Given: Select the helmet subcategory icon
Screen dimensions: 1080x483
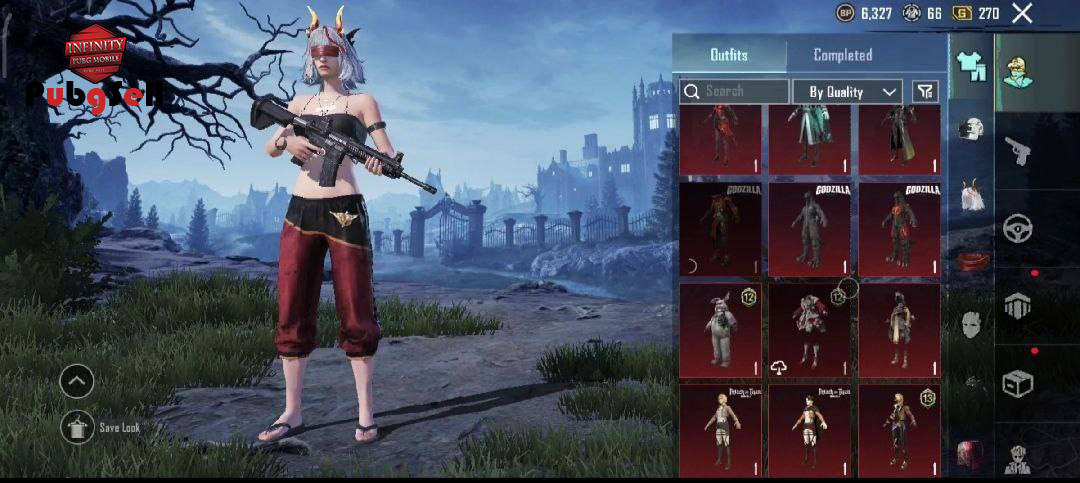Looking at the screenshot, I should pos(971,128).
